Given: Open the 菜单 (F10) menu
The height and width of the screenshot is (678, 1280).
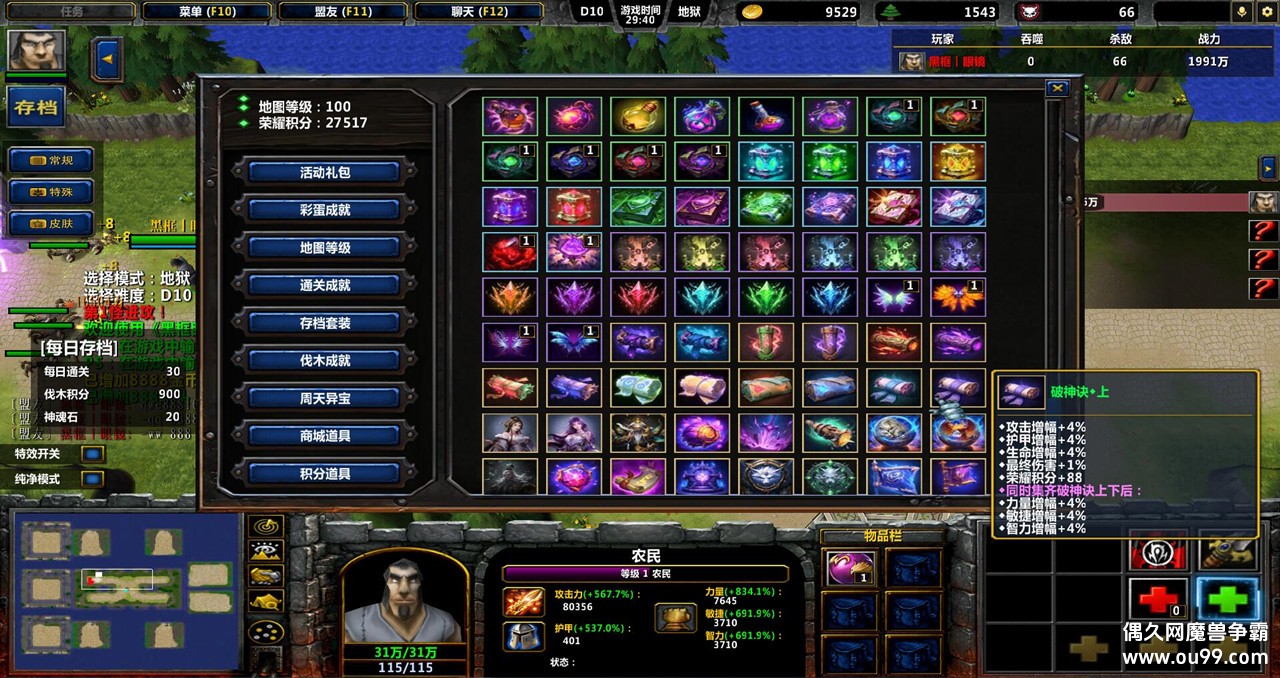Looking at the screenshot, I should pos(207,11).
